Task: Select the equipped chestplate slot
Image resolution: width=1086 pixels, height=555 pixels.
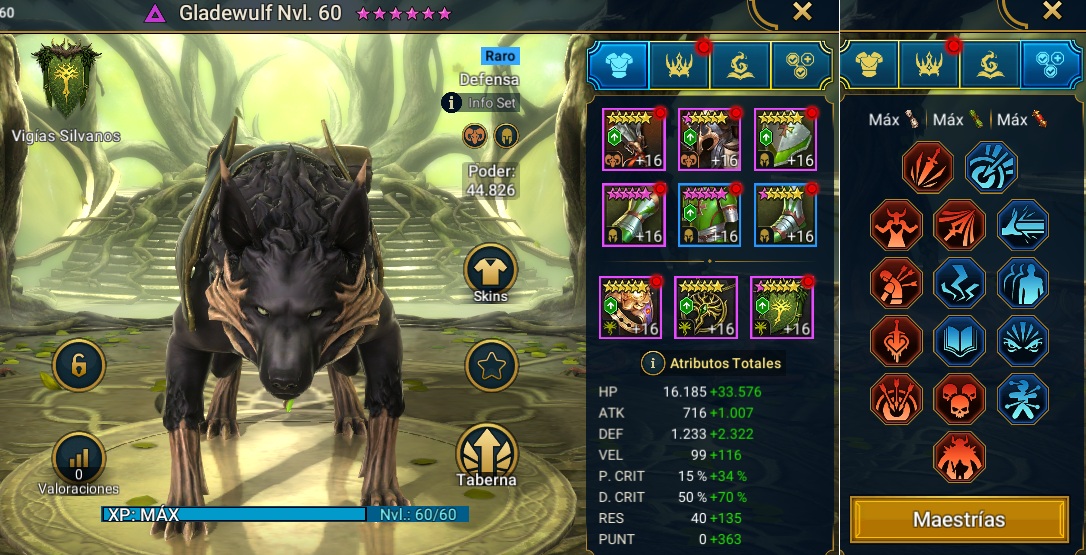Action: point(710,214)
